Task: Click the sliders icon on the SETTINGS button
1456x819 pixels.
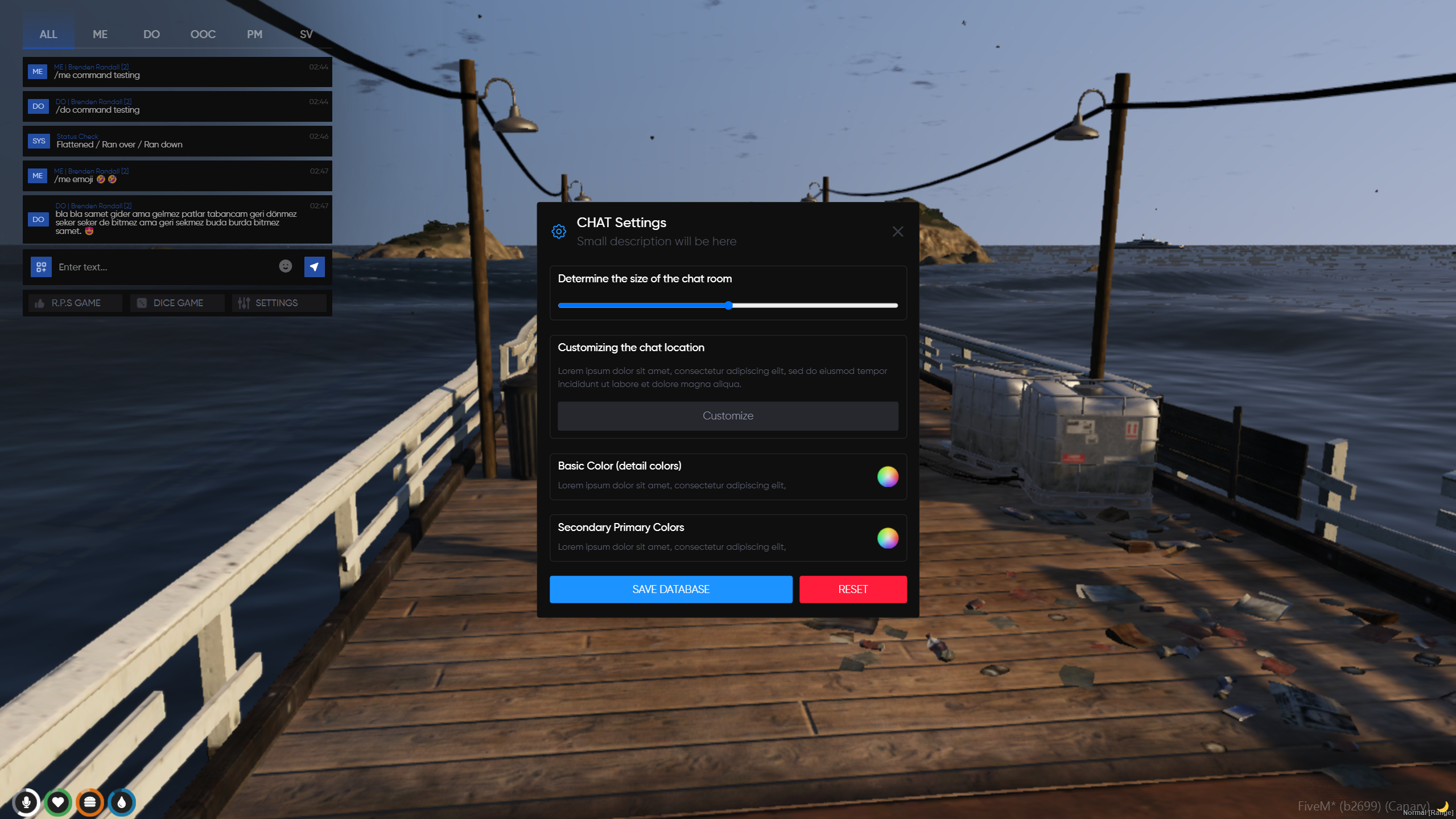Action: (x=244, y=302)
